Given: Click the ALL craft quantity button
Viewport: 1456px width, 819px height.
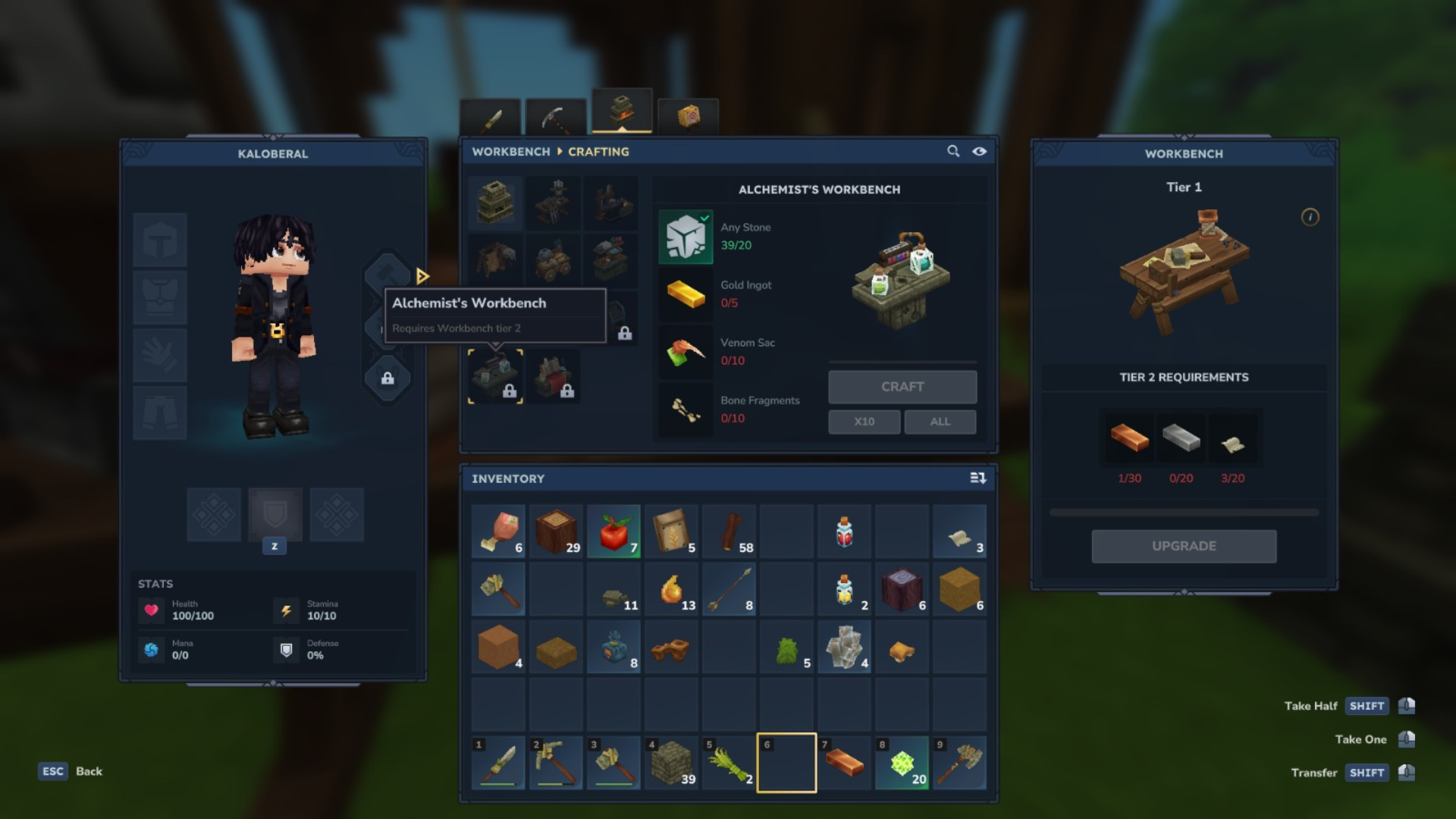Looking at the screenshot, I should (x=940, y=422).
